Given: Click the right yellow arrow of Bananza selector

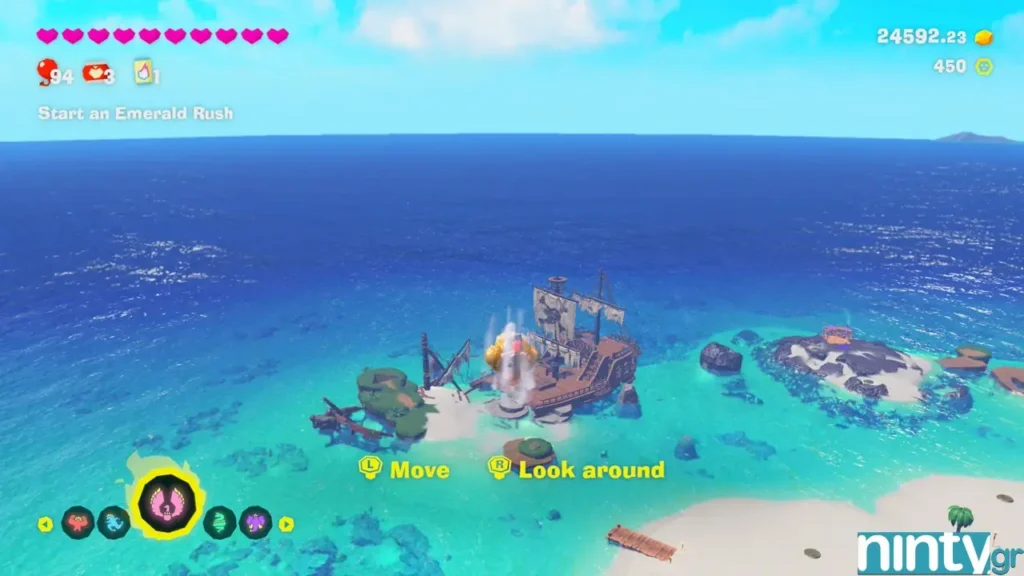Looking at the screenshot, I should click(286, 523).
